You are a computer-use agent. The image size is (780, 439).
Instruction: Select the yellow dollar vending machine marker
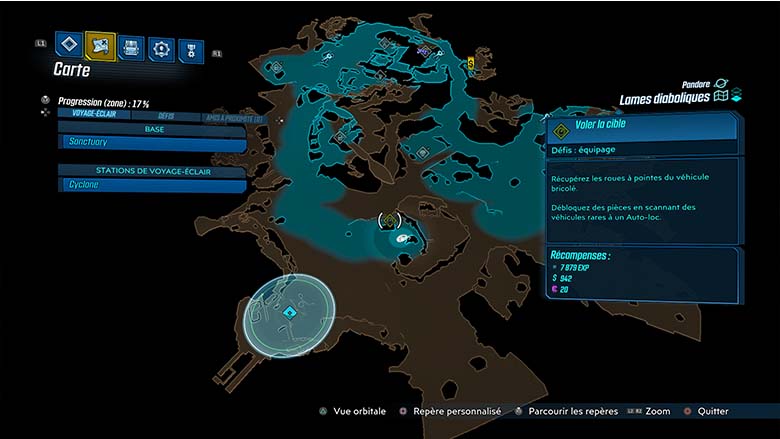pos(470,63)
